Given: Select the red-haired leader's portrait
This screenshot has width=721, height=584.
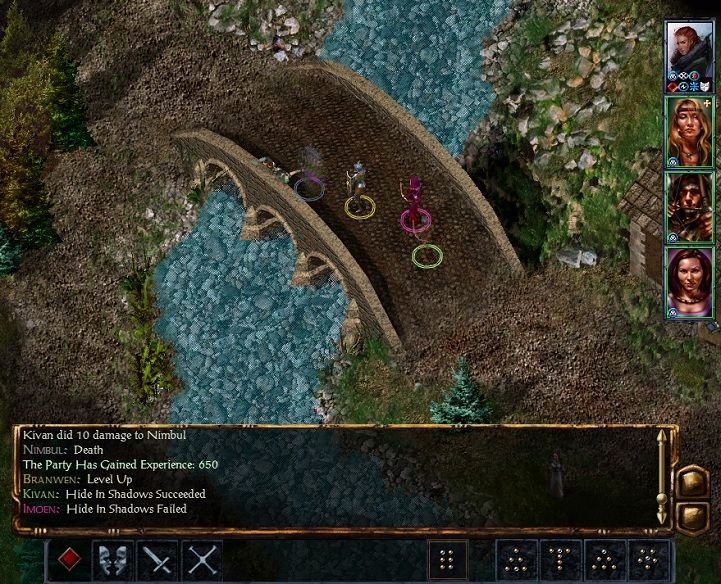Looking at the screenshot, I should click(x=688, y=50).
